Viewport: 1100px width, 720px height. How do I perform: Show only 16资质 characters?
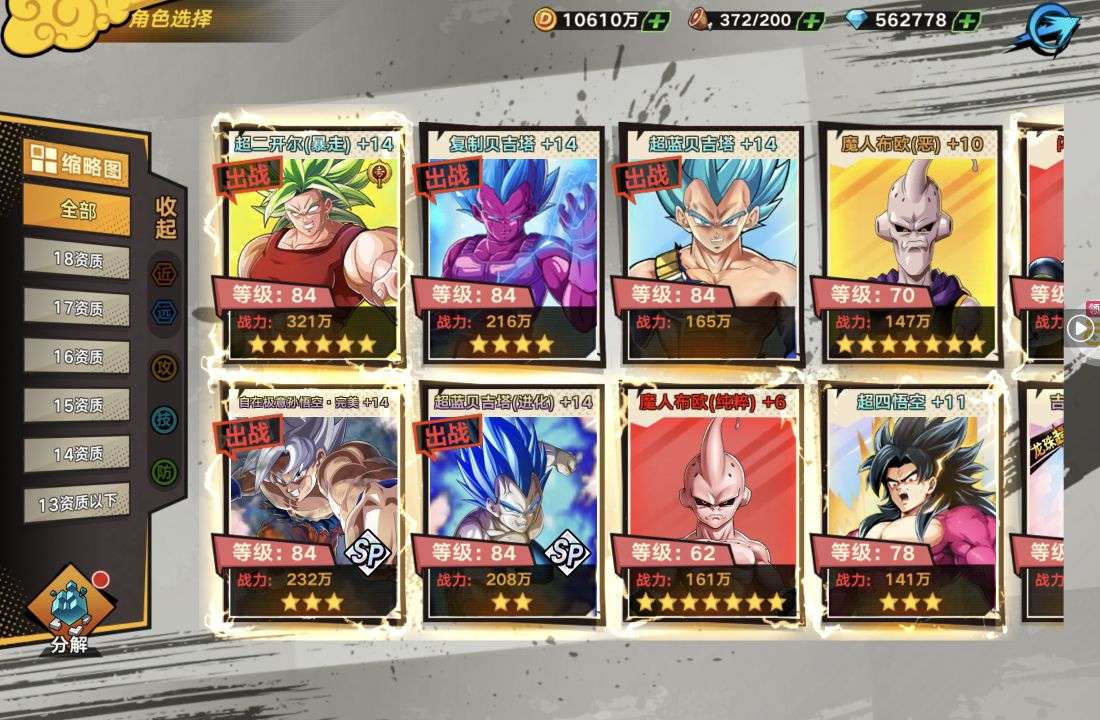point(77,356)
